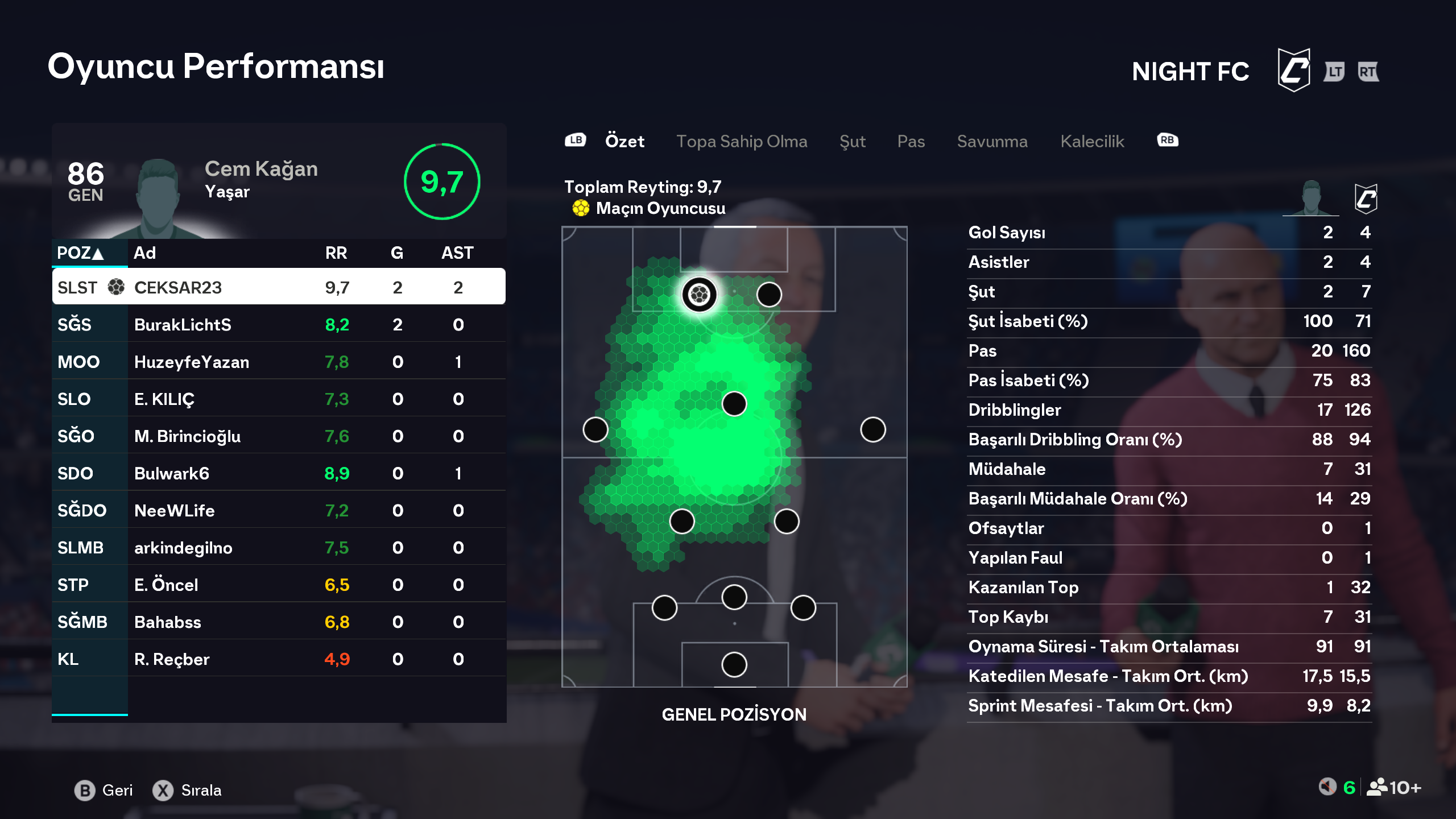This screenshot has height=819, width=1456.
Task: Select the Pas tab
Action: (911, 141)
